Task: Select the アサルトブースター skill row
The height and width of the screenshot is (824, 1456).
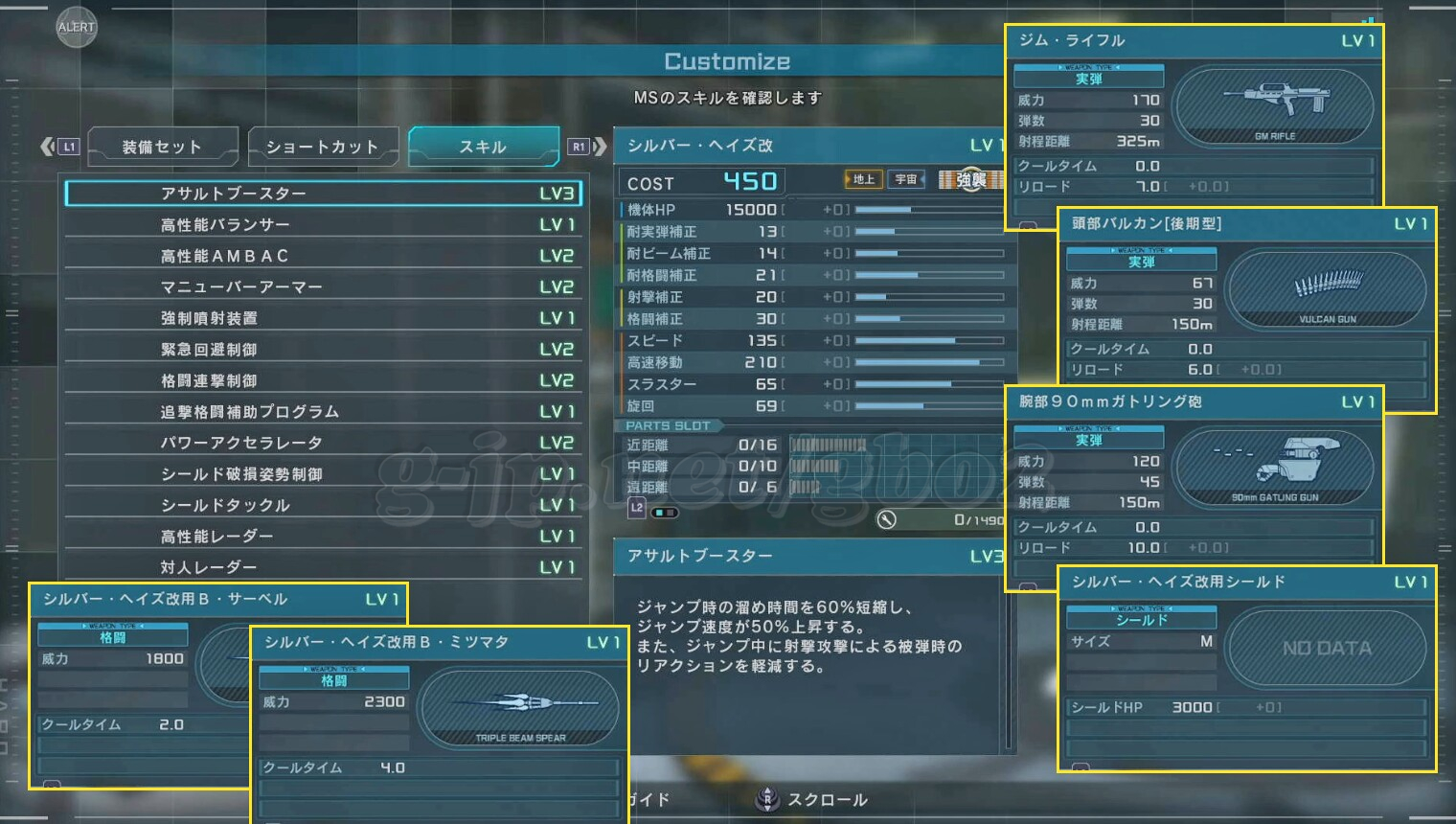Action: (x=324, y=194)
